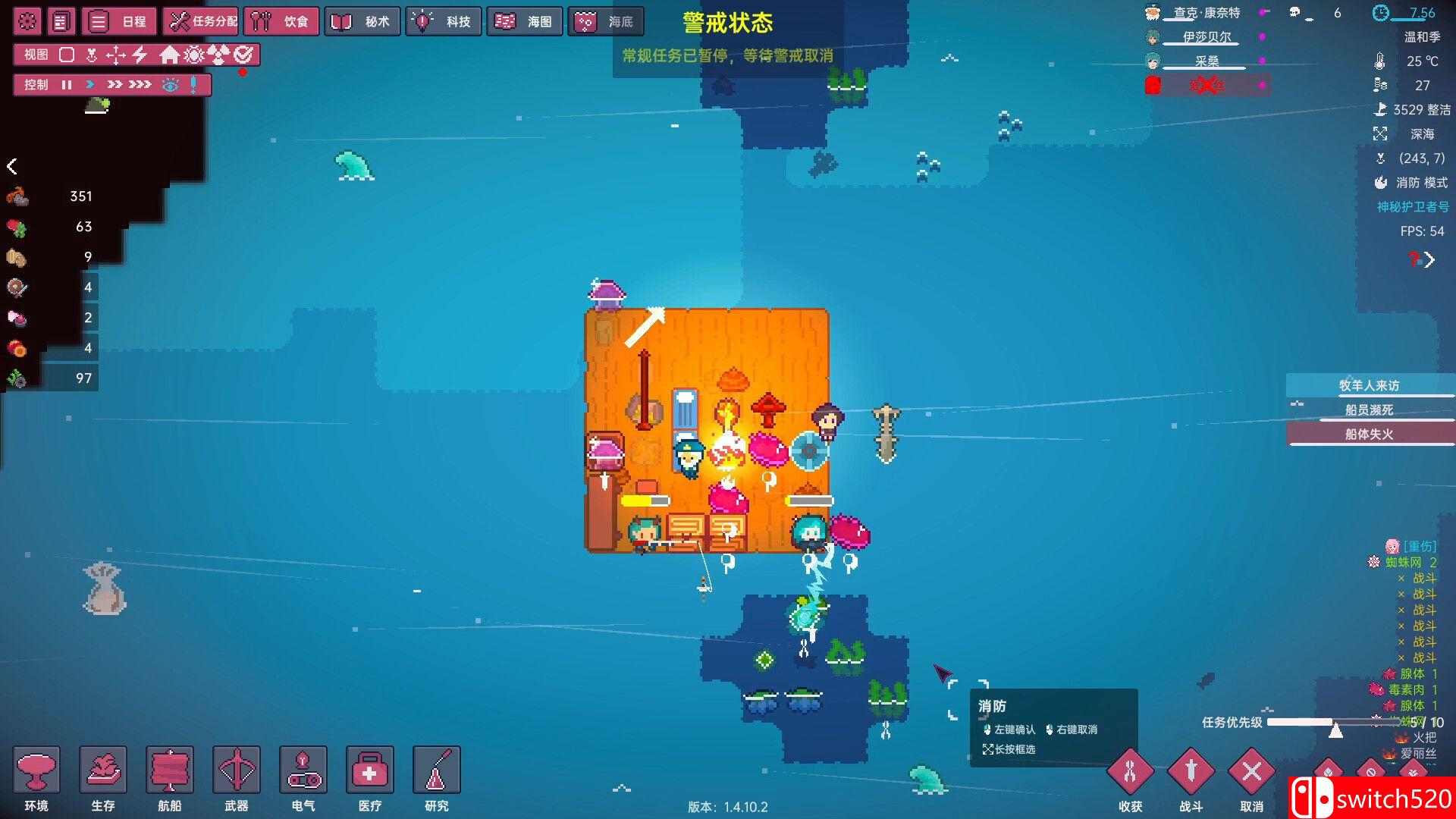Pause the game with the 控制 pause button
1456x819 pixels.
tap(67, 85)
